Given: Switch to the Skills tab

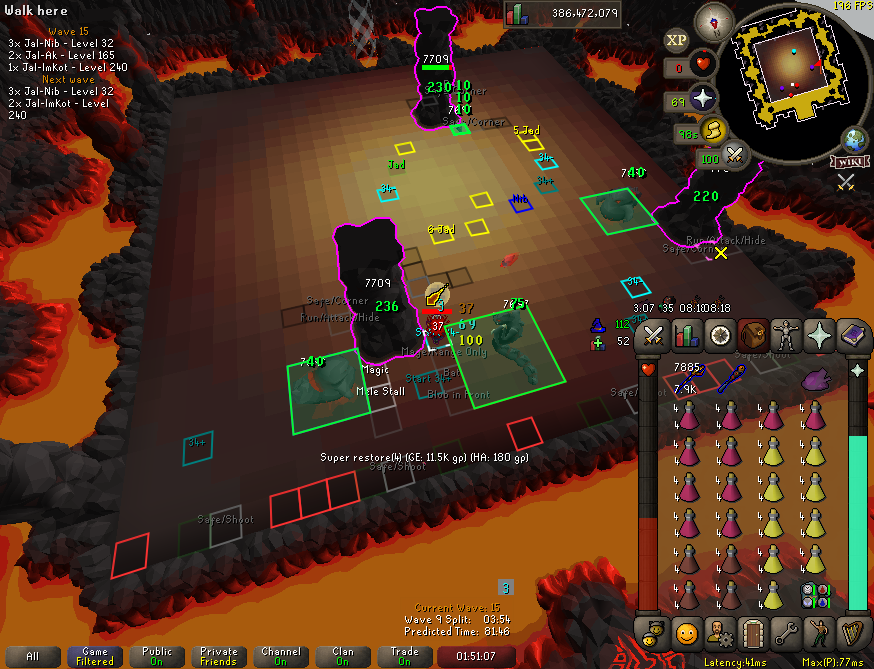Looking at the screenshot, I should (x=687, y=337).
